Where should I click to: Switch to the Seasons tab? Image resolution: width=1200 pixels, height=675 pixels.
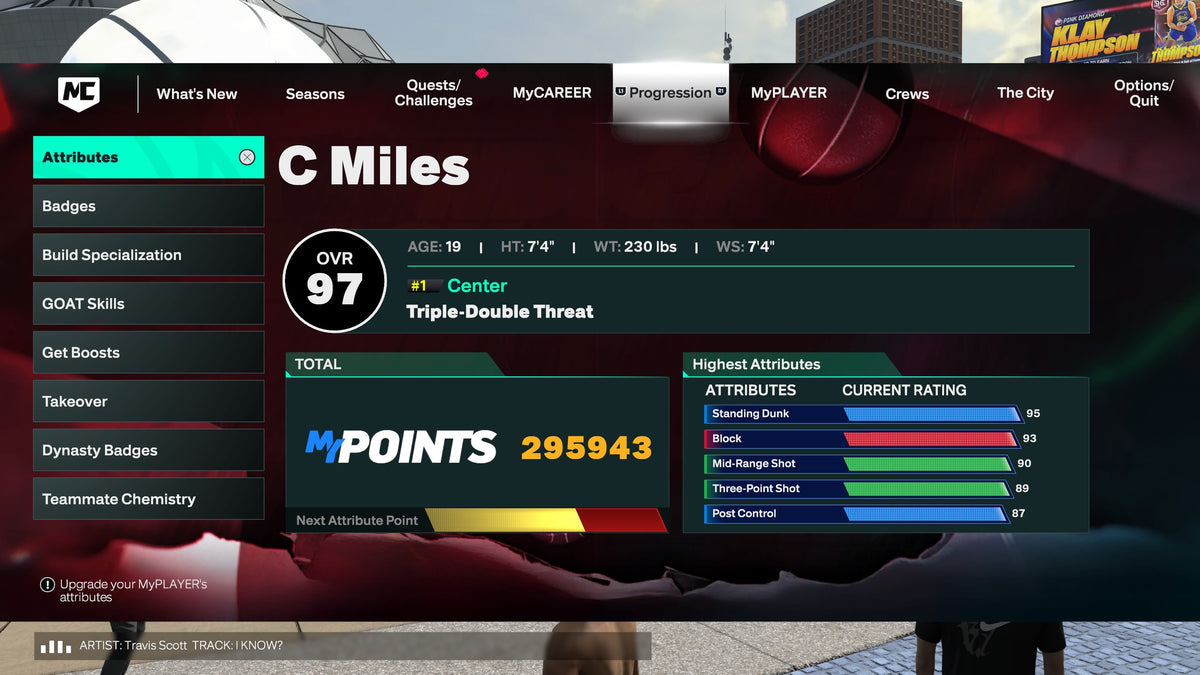[315, 94]
